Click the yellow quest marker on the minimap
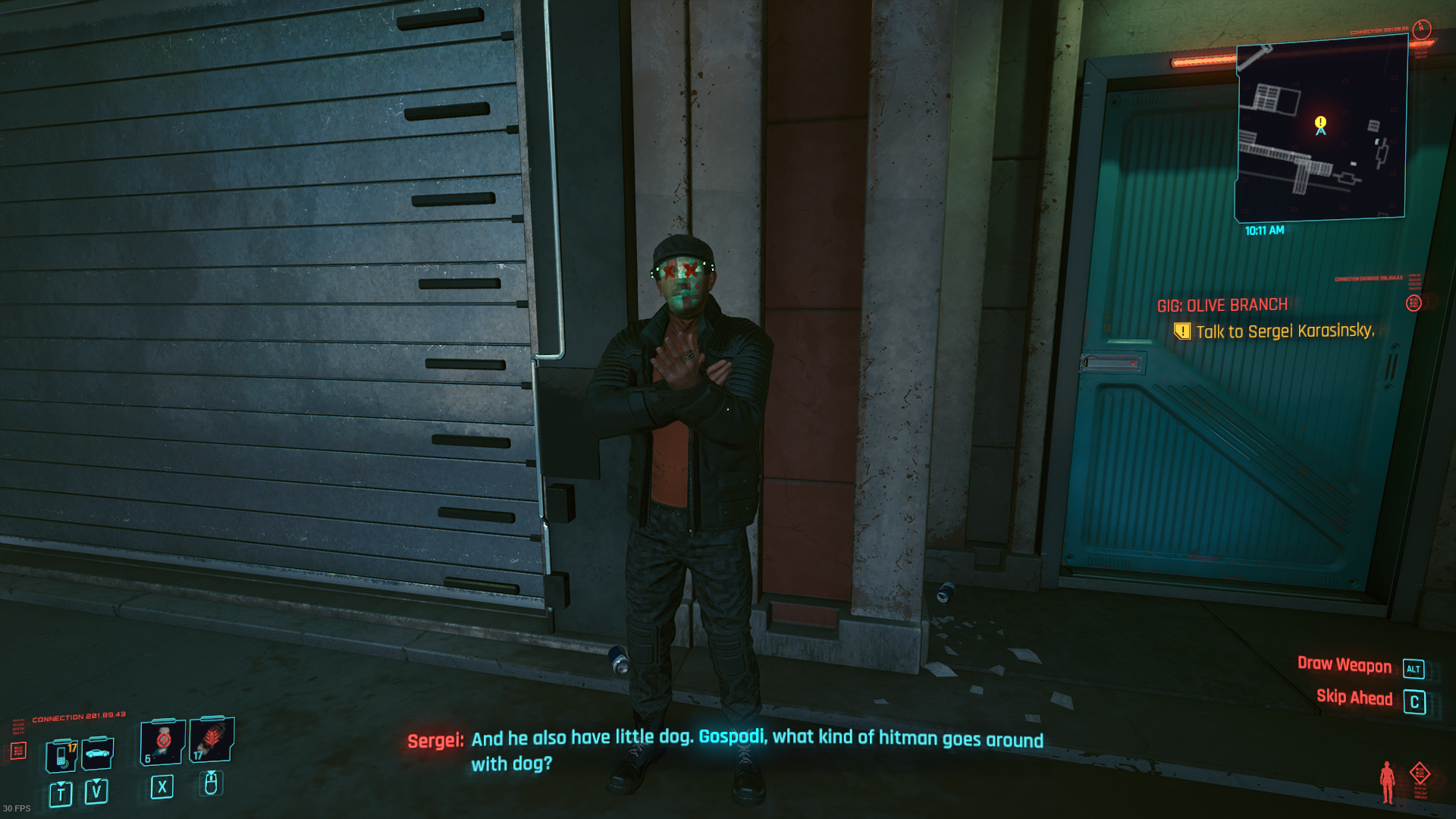1456x819 pixels. 1320,122
